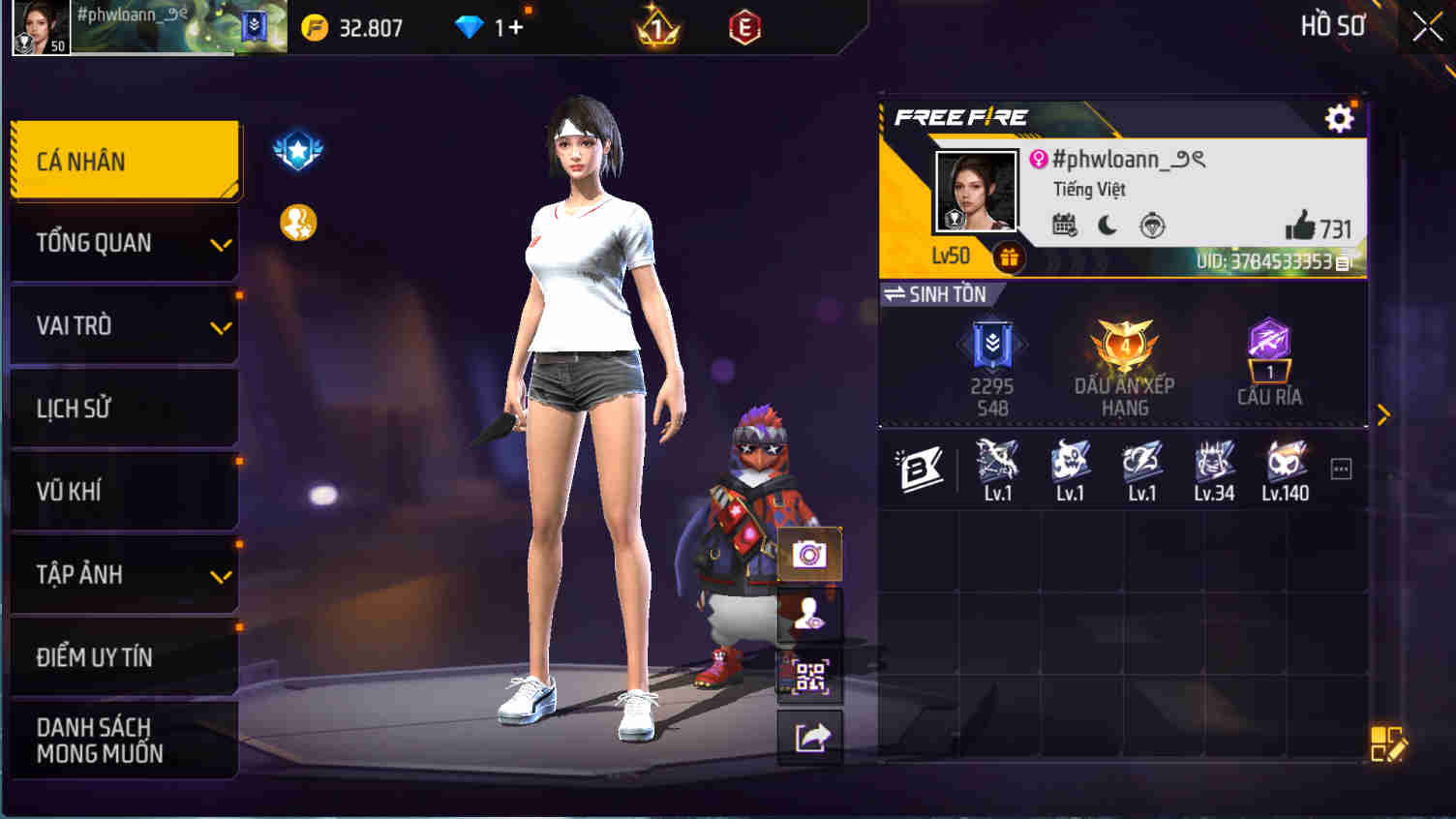Expand the VAI TRÒ section

click(x=124, y=325)
